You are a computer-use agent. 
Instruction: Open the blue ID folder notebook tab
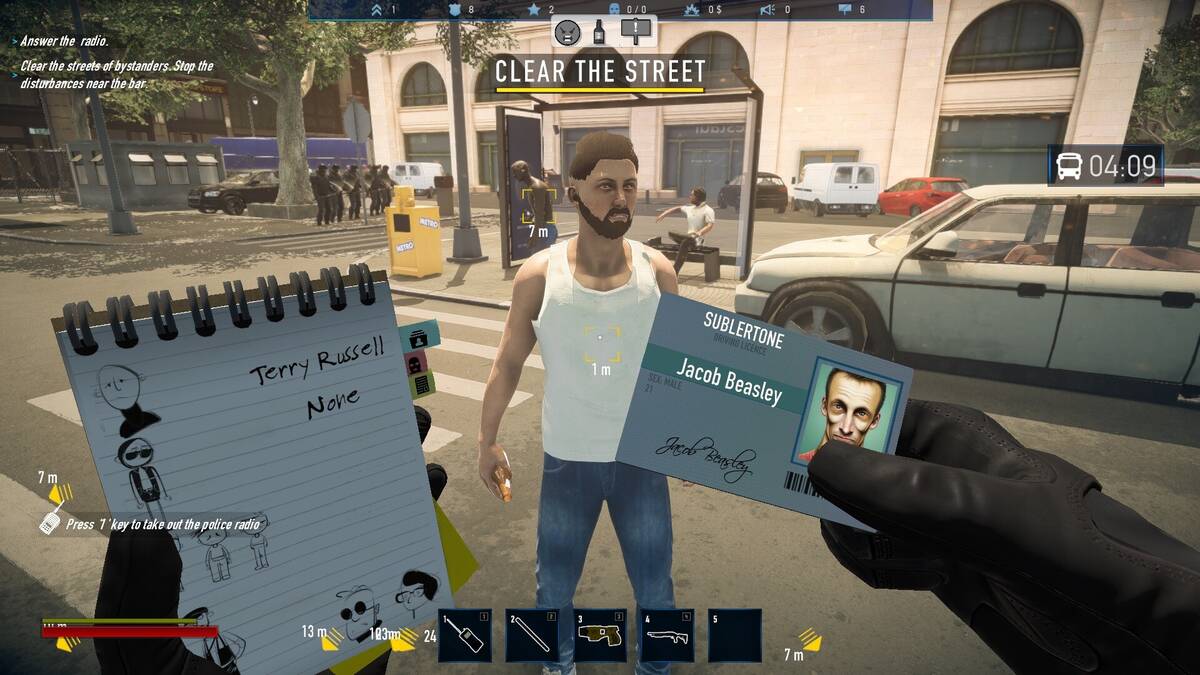point(420,336)
